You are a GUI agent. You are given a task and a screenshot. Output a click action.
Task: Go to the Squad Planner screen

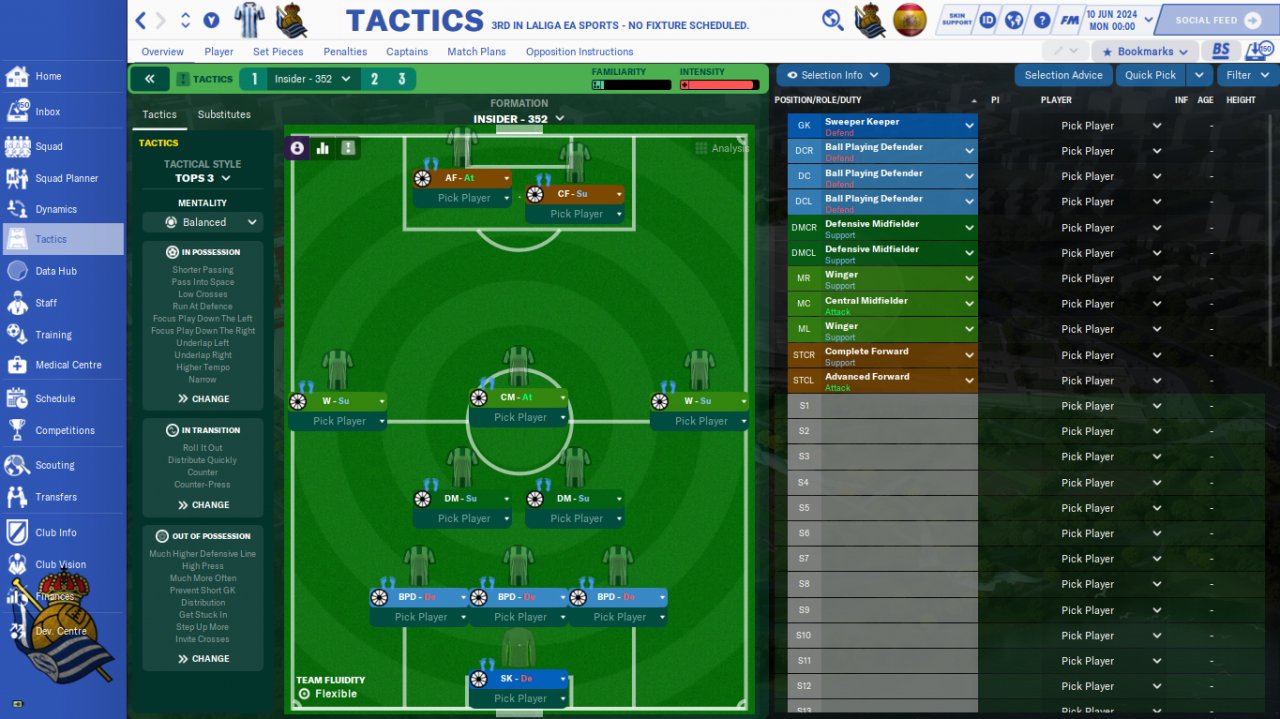[66, 178]
